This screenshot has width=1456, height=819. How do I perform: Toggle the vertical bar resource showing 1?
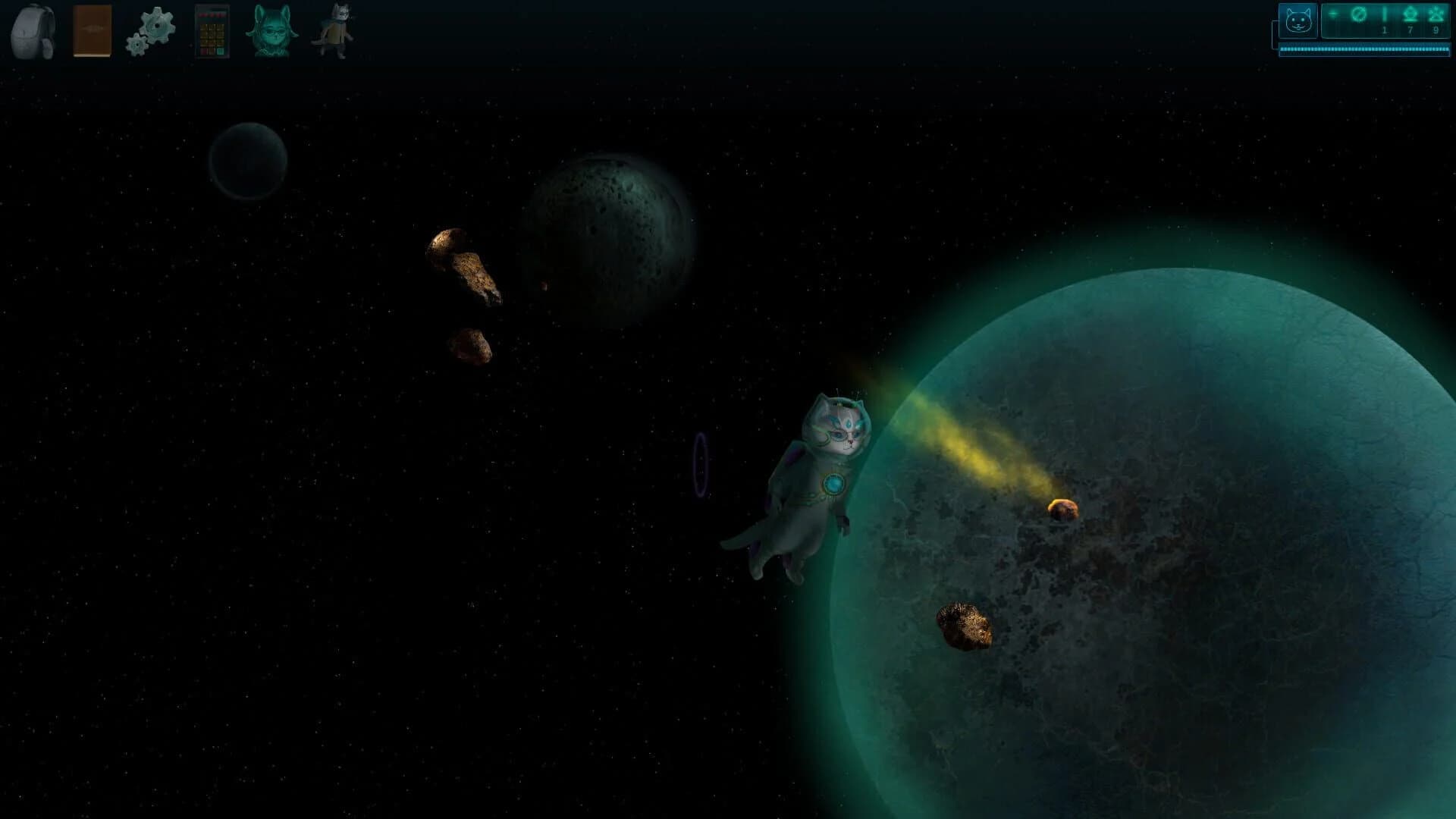pyautogui.click(x=1385, y=19)
